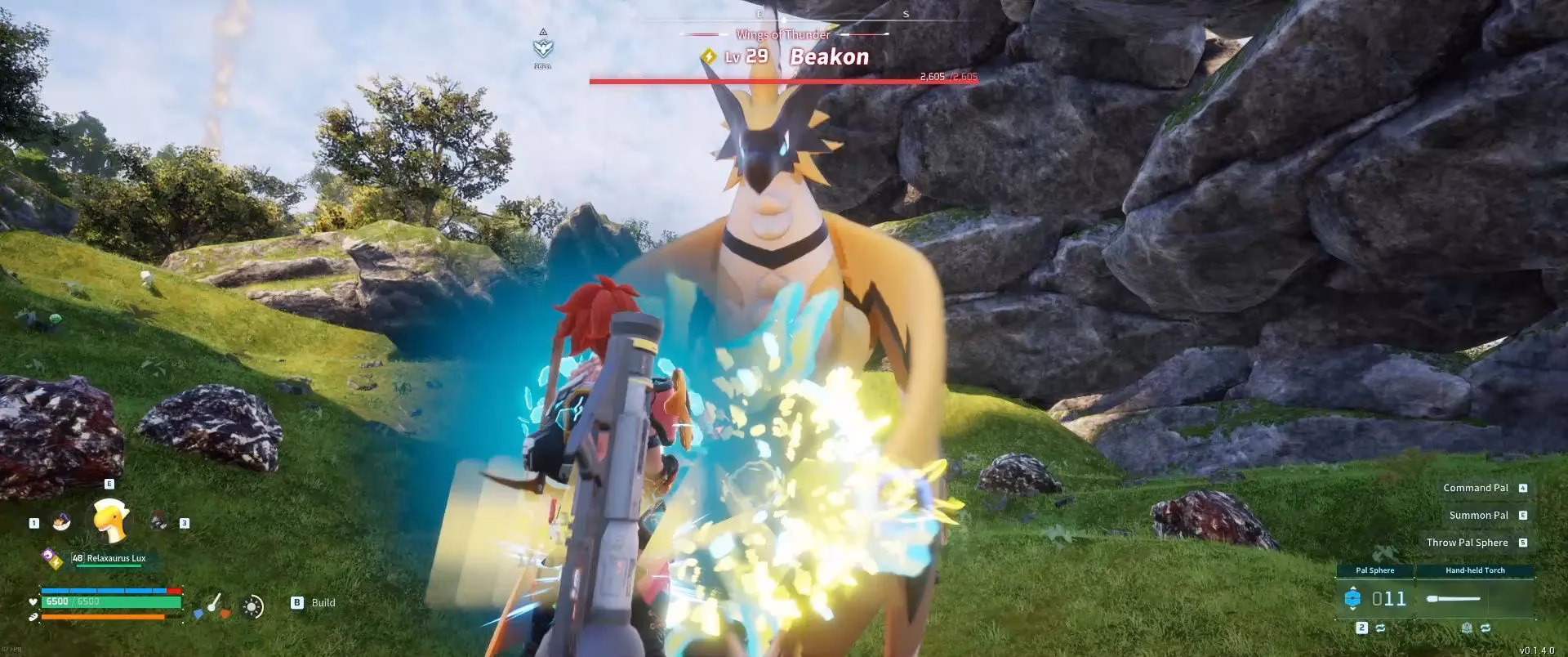Expand the Command Pal options

[1477, 487]
